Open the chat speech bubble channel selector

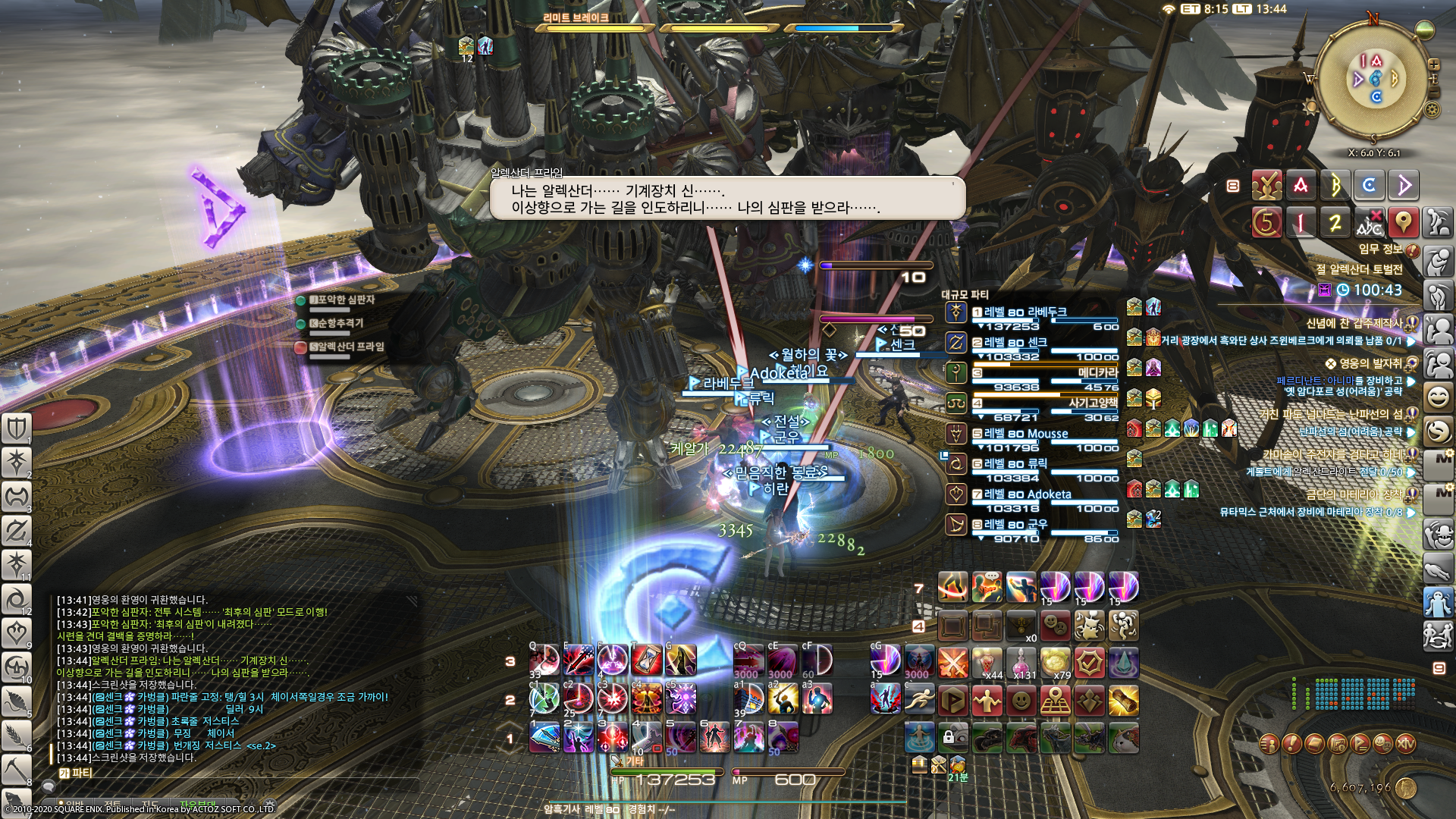[x=47, y=787]
